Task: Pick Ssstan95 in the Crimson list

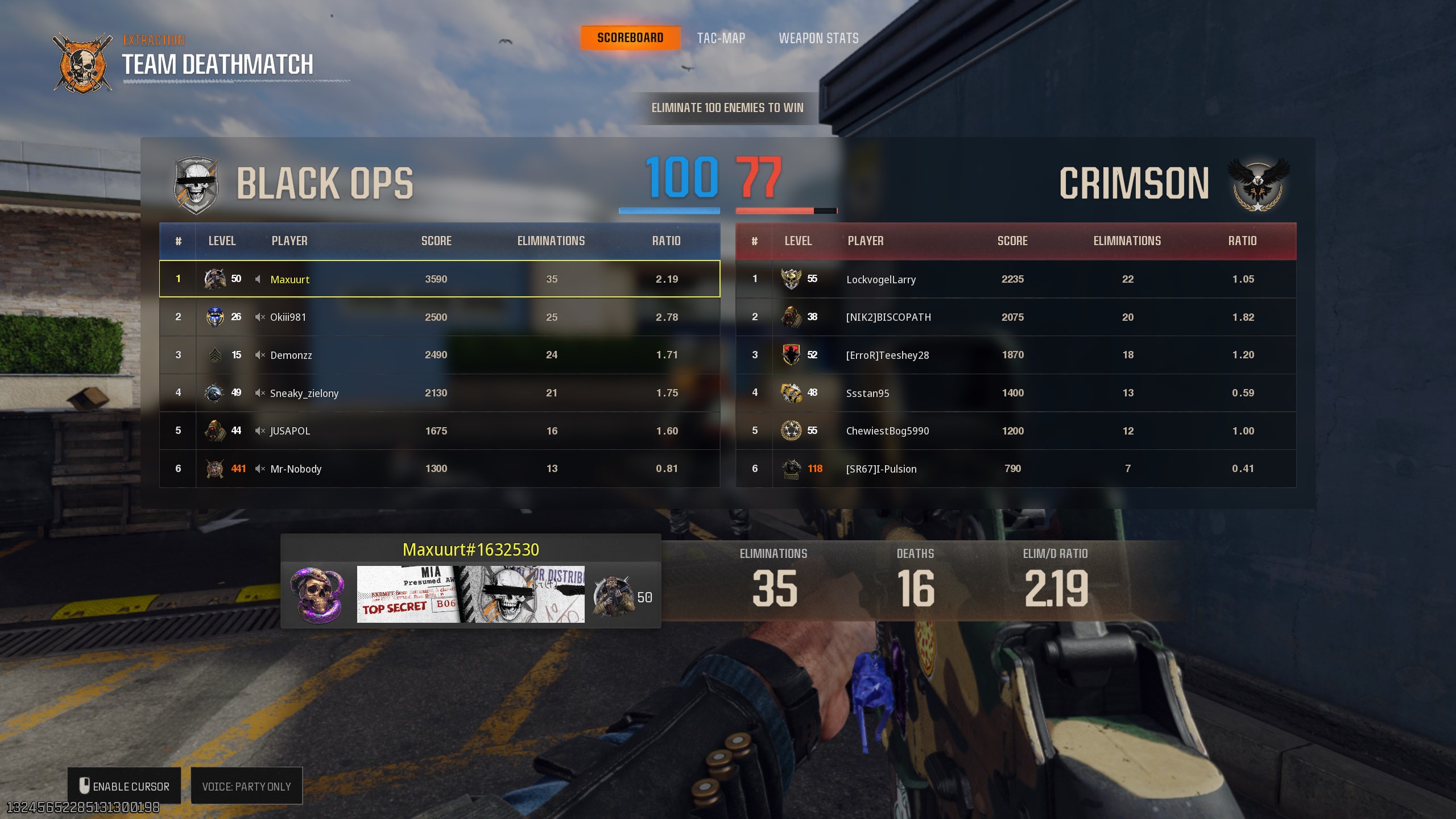Action: point(1015,393)
